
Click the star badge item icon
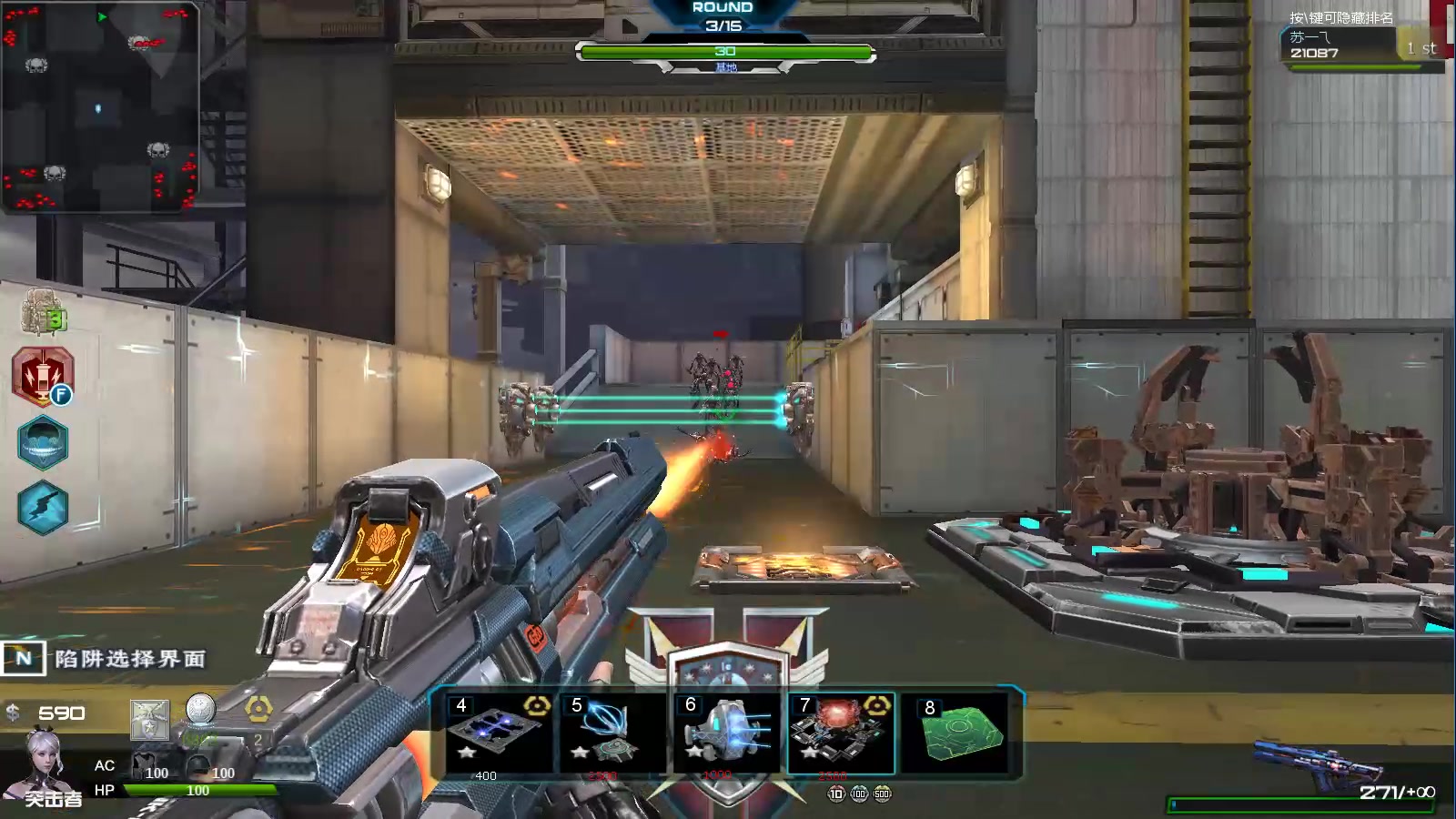(149, 720)
